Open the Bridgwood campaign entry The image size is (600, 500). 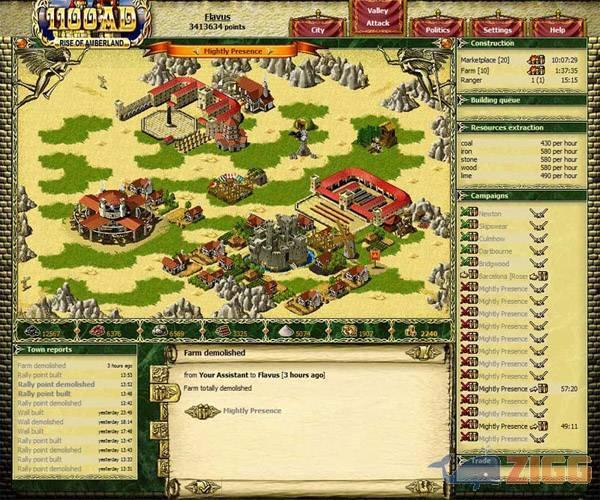coord(493,263)
